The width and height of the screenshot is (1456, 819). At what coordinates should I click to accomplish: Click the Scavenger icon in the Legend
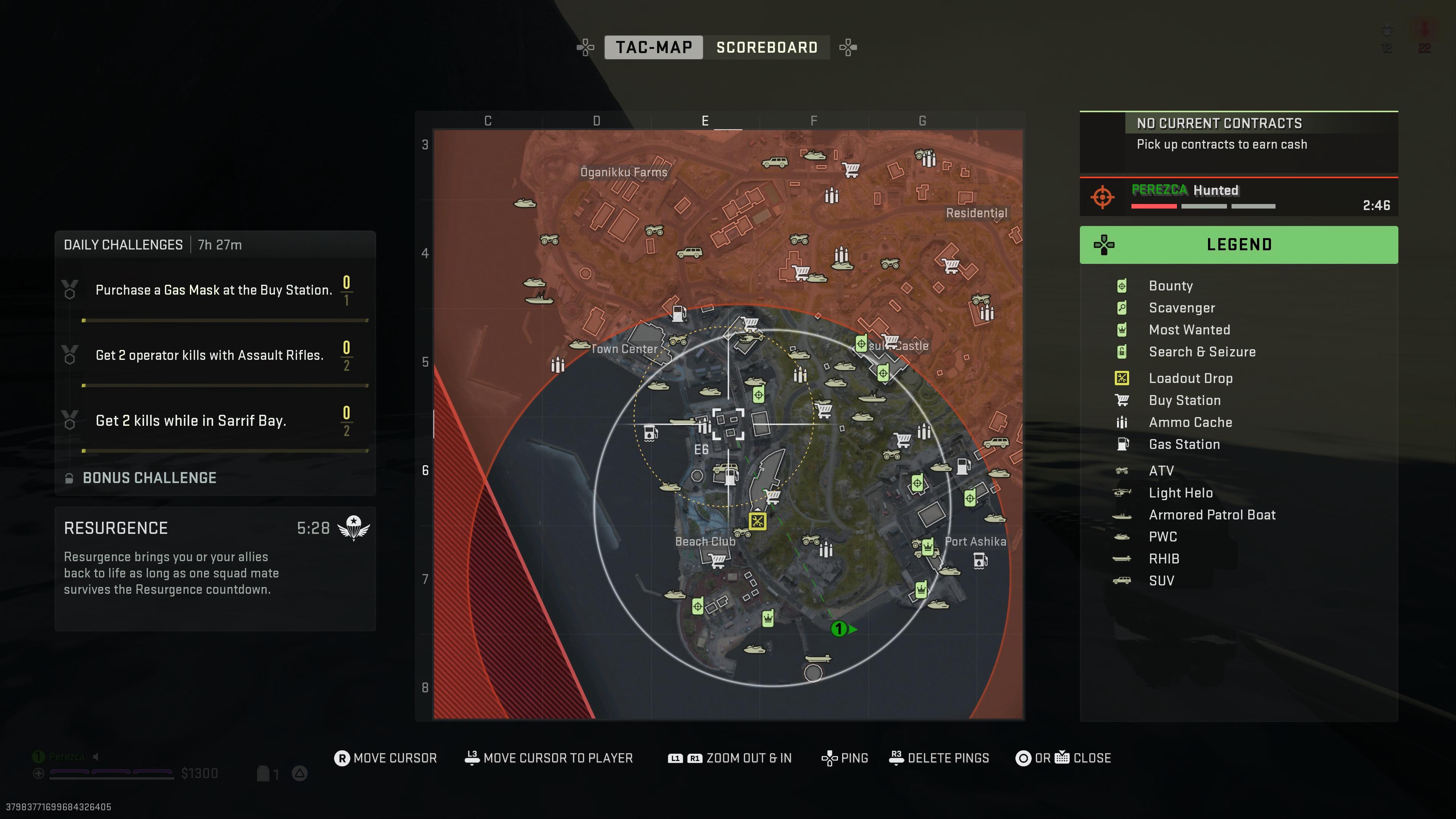pos(1122,308)
